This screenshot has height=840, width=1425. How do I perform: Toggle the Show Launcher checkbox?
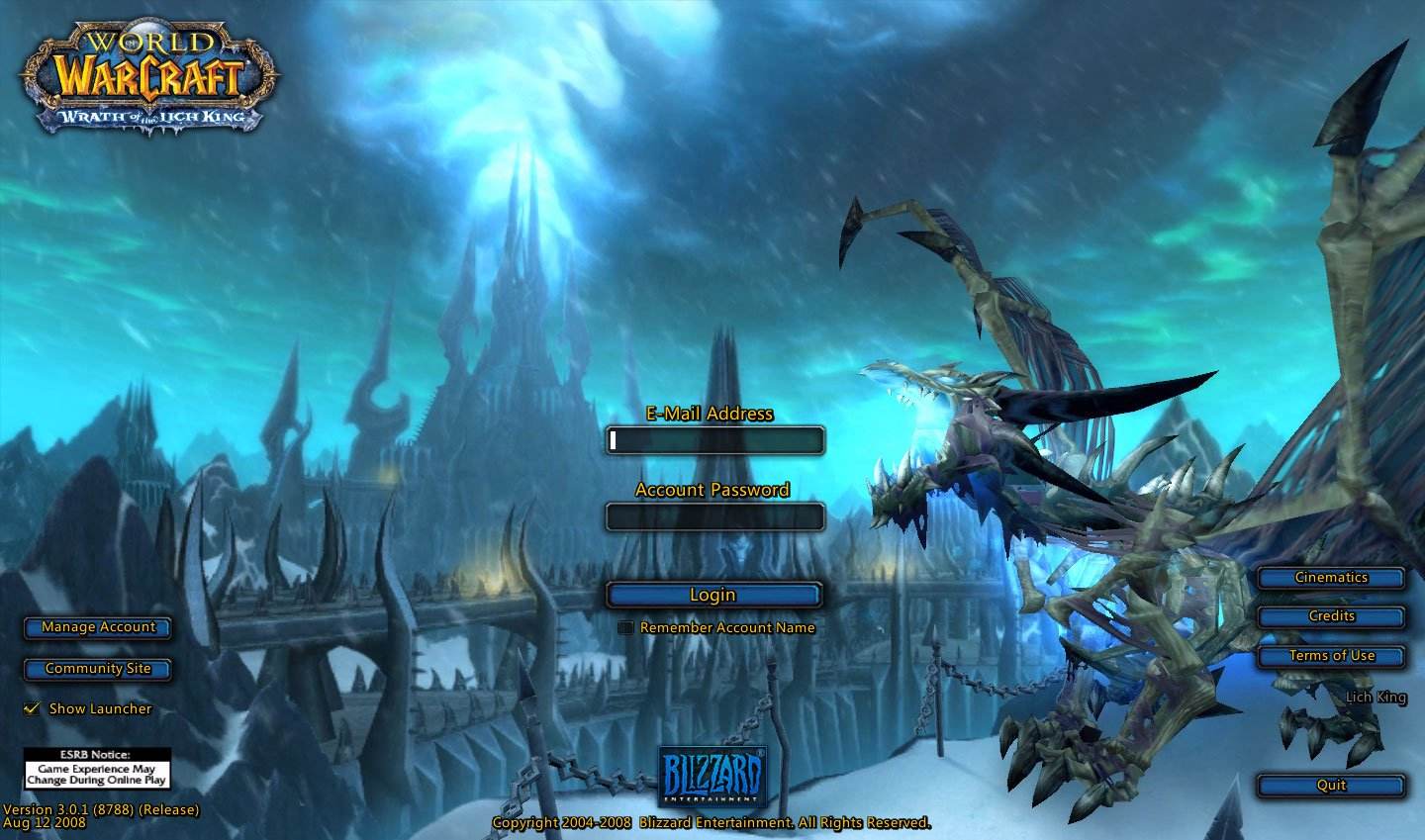[x=32, y=708]
